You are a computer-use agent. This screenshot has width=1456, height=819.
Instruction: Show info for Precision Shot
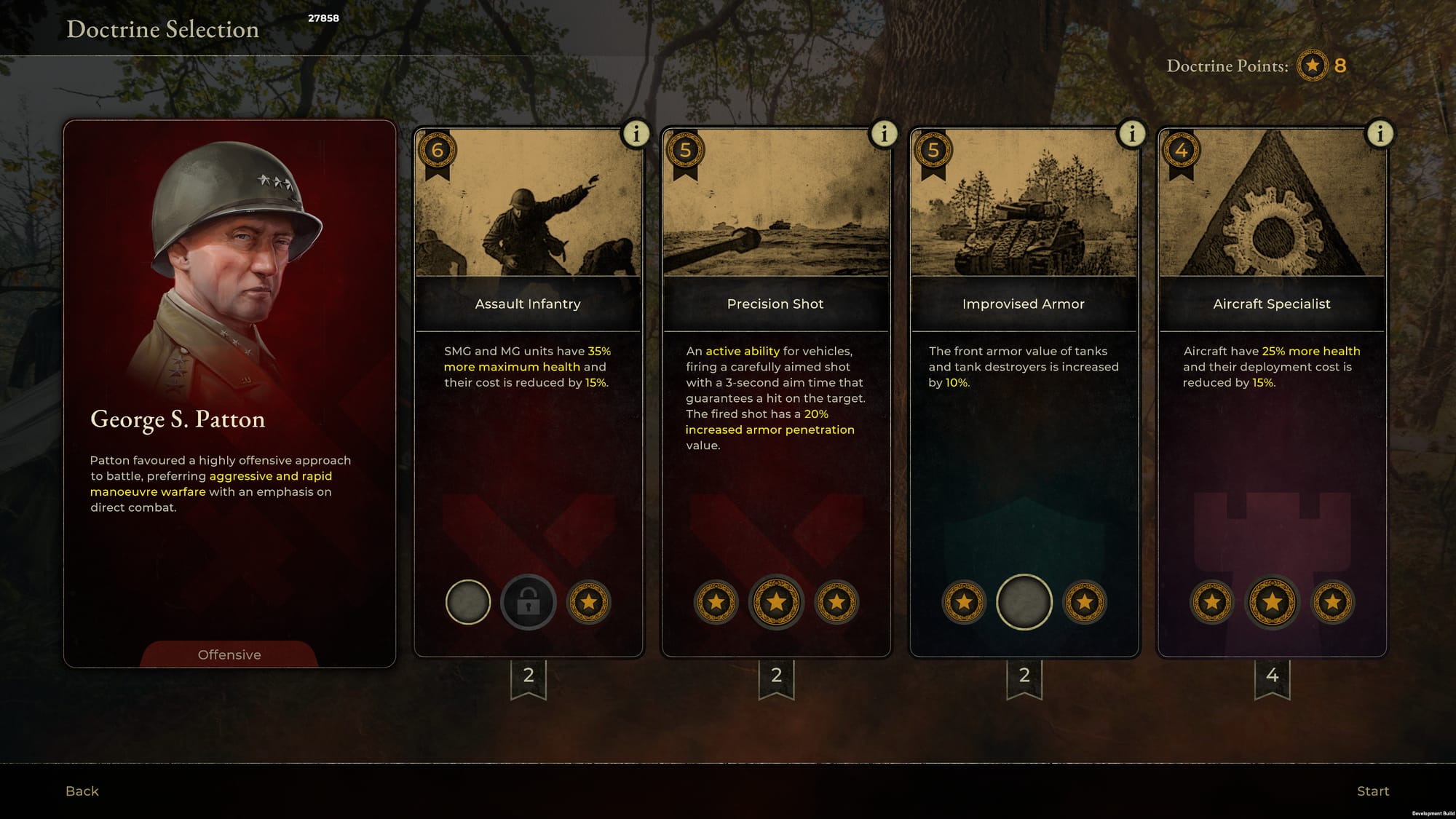[x=884, y=134]
